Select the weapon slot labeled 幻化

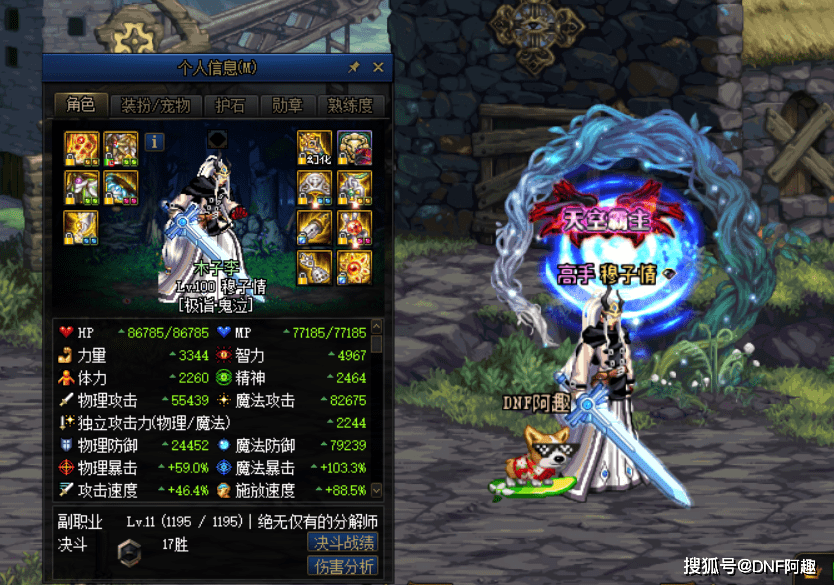click(315, 148)
